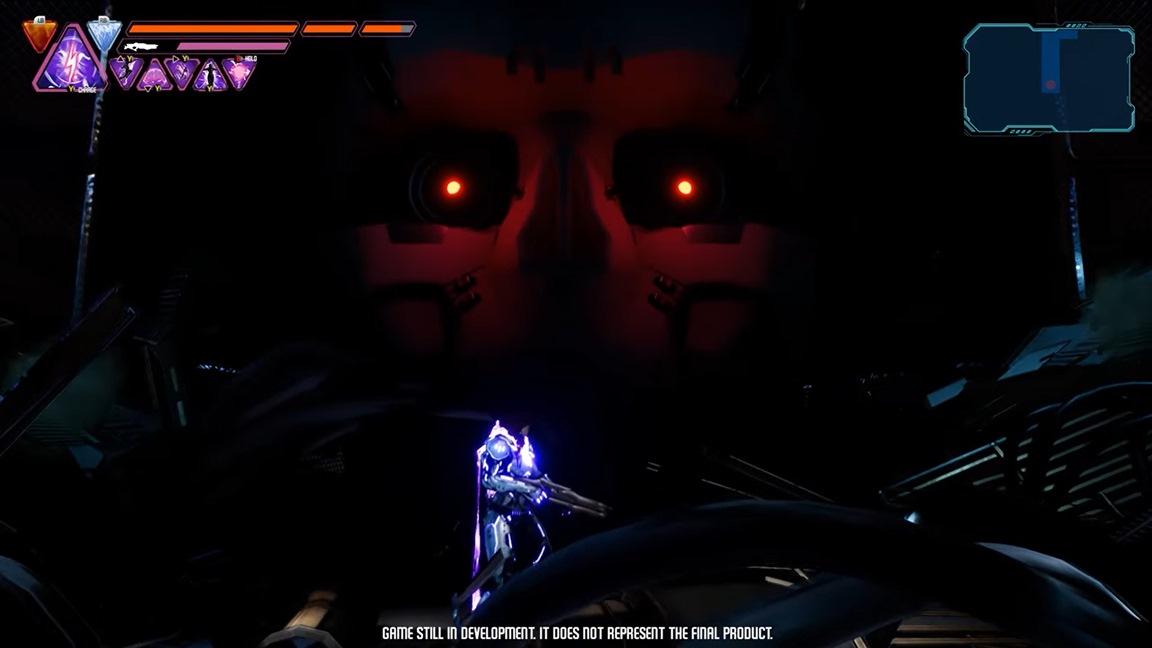Select the orange fire element triangle
Image resolution: width=1152 pixels, height=648 pixels.
coord(39,35)
